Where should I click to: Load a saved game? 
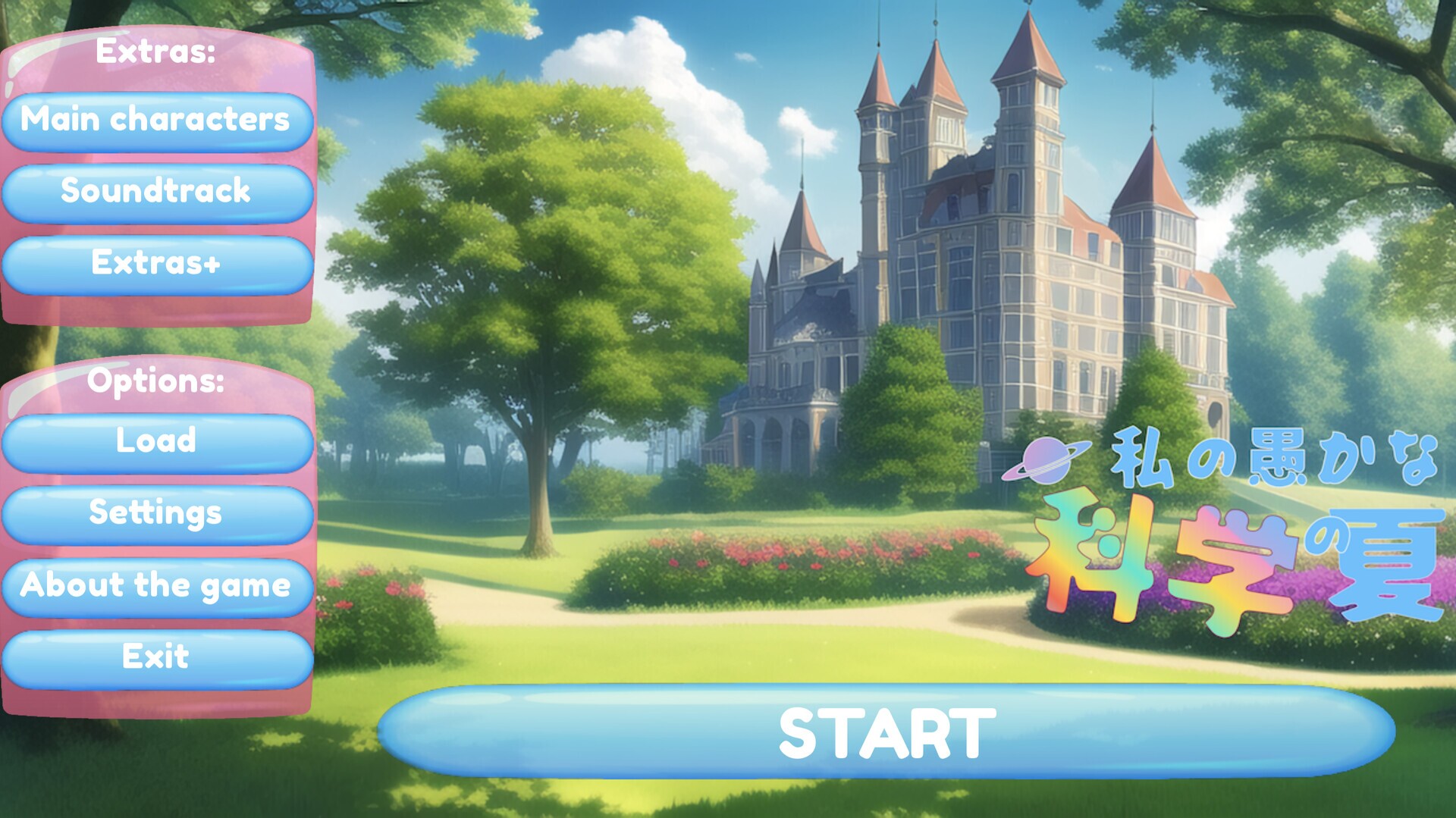point(157,443)
